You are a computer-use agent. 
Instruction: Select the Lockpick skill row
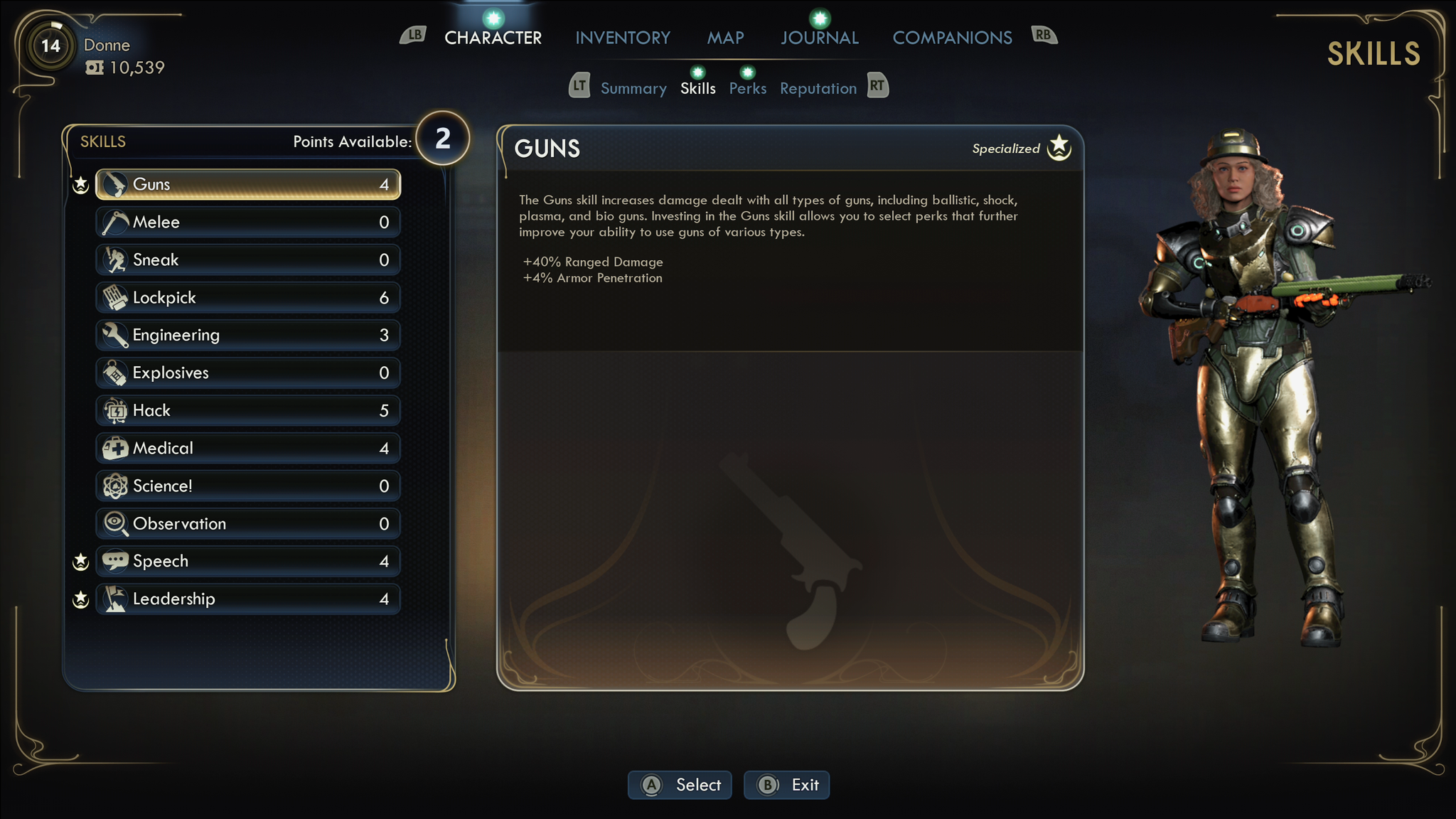tap(247, 298)
